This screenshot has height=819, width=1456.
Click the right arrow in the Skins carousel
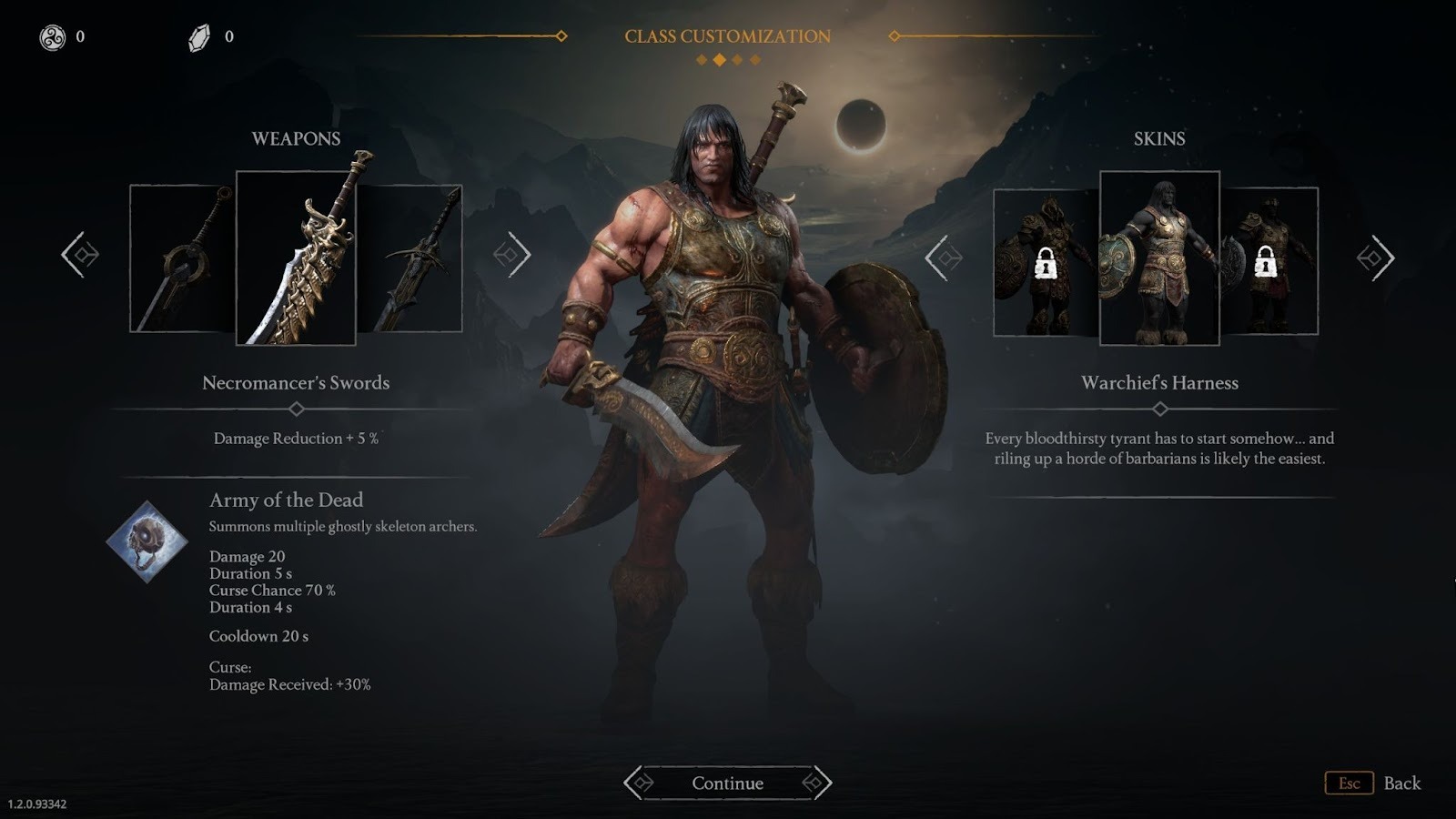[x=1377, y=258]
